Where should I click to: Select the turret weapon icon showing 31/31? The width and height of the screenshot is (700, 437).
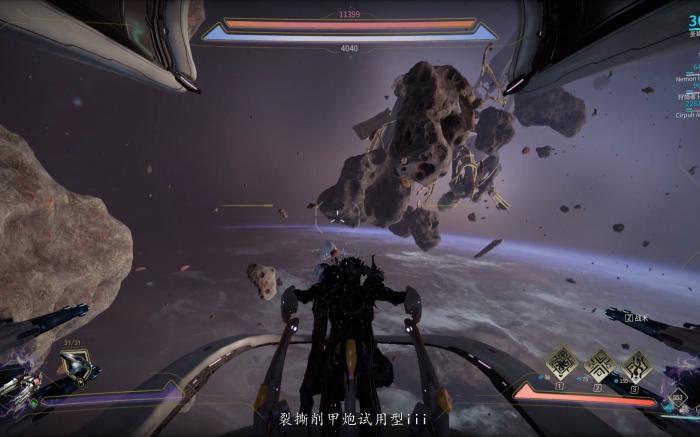76,367
